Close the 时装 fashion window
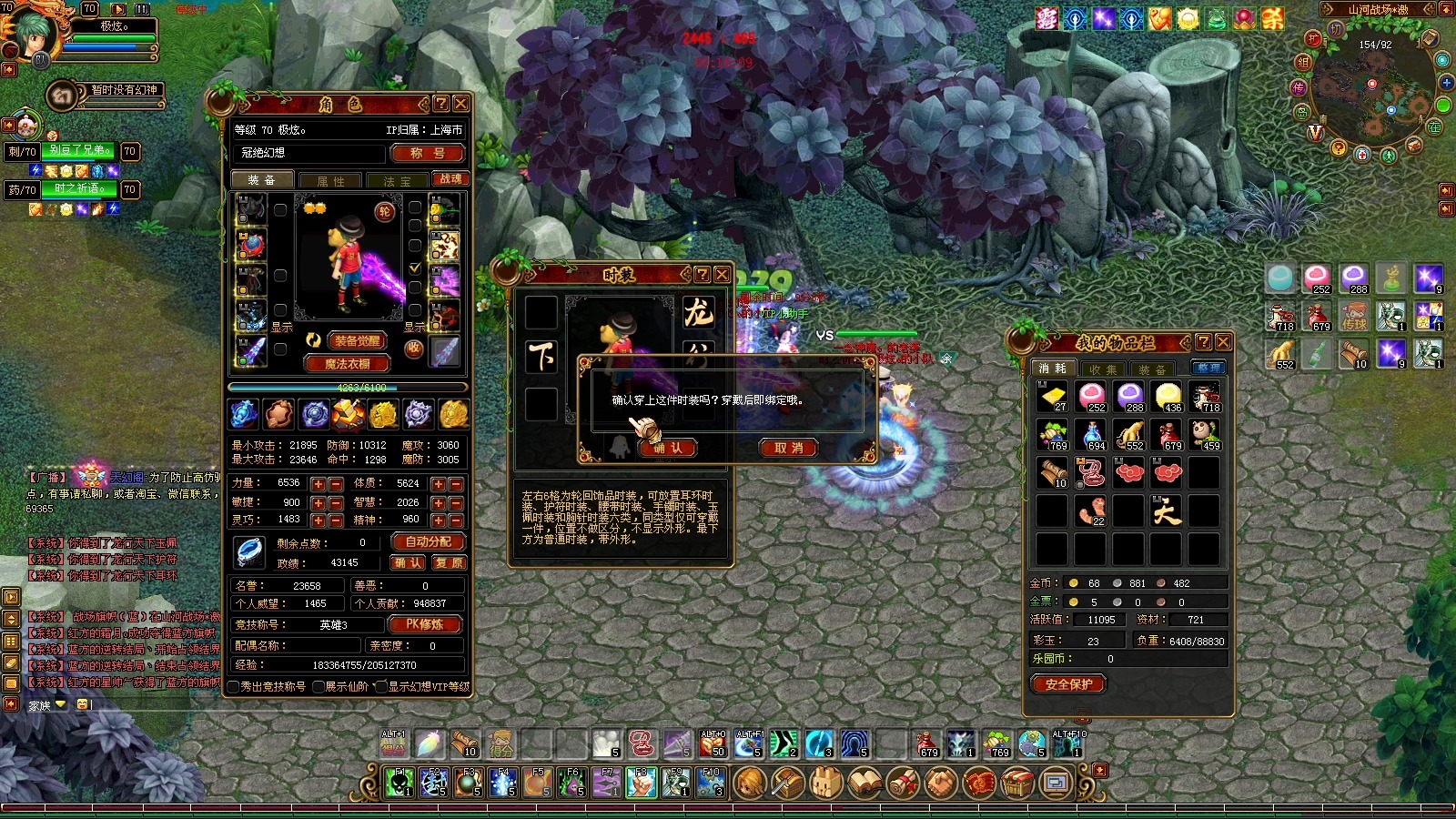This screenshot has width=1456, height=819. 722,274
